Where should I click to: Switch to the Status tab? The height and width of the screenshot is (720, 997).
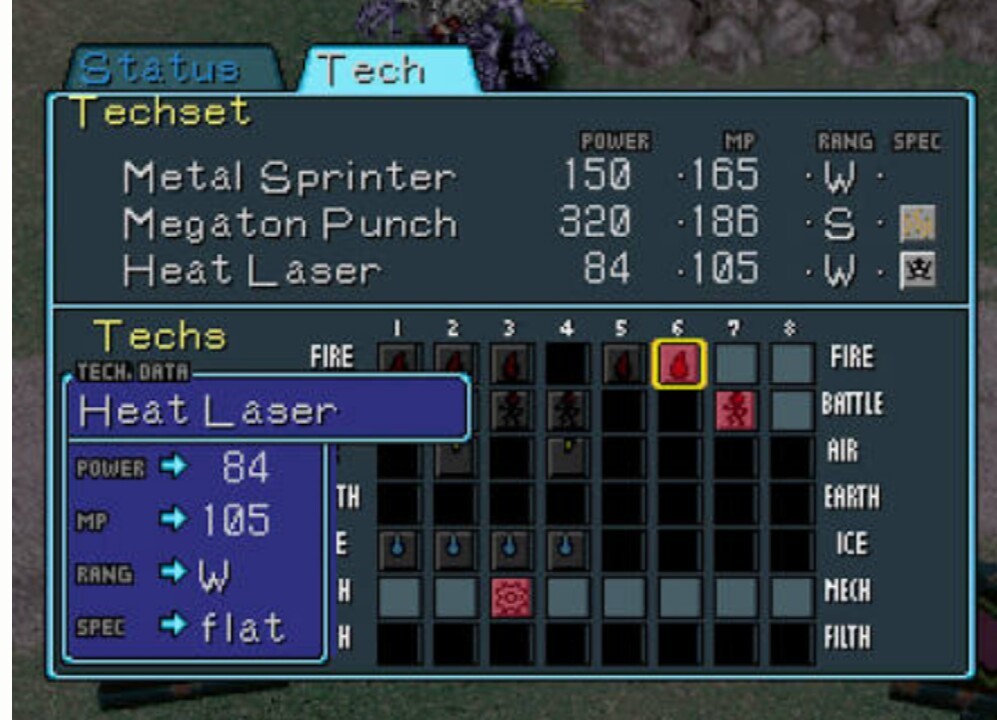click(x=160, y=68)
